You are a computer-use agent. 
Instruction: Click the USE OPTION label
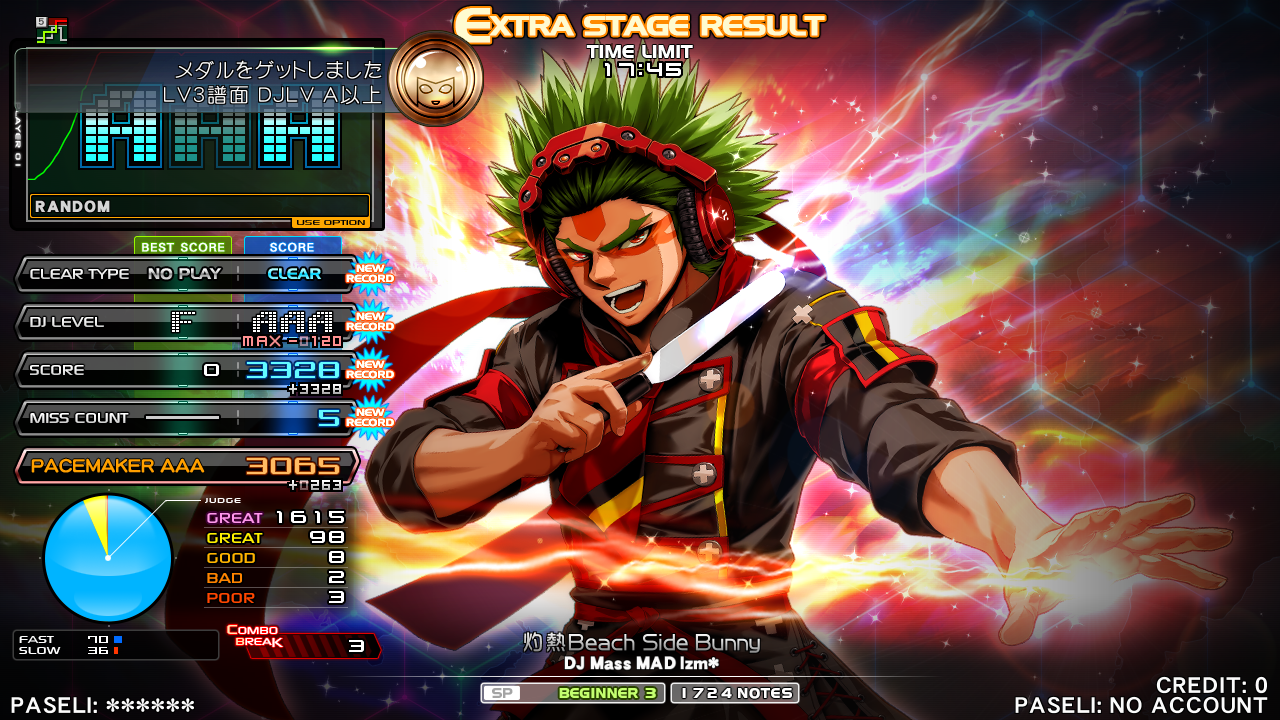point(331,223)
